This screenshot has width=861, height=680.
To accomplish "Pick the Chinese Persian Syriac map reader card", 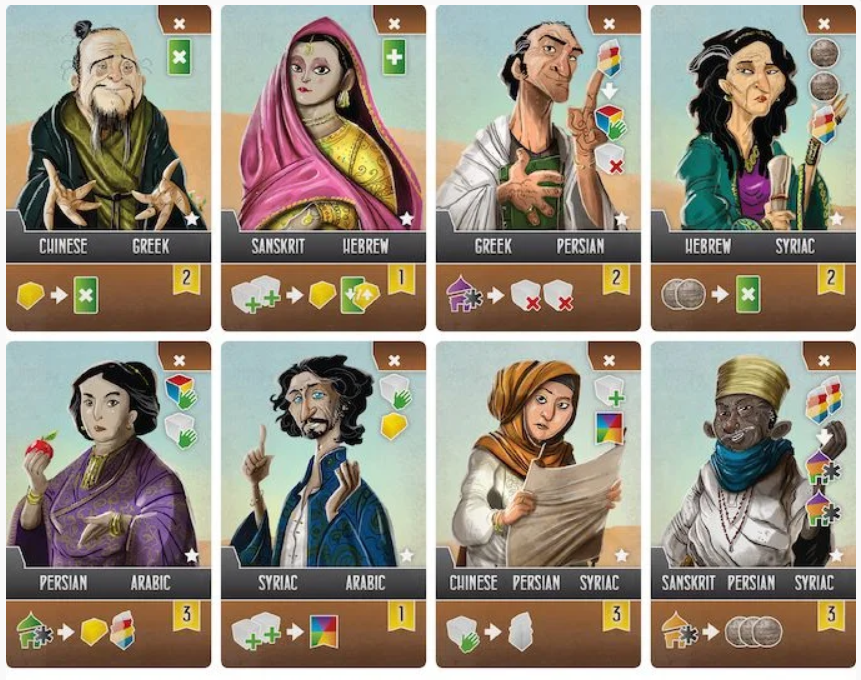I will point(538,504).
